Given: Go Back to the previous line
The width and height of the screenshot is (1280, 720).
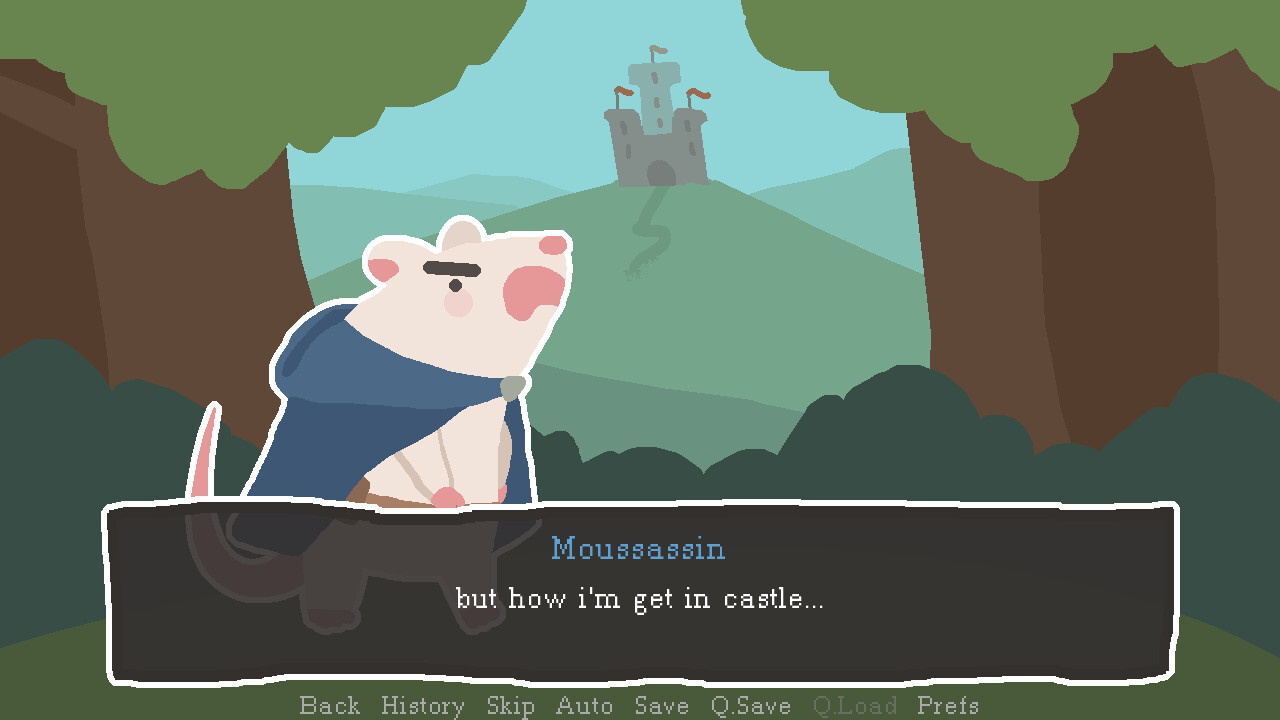Looking at the screenshot, I should coord(330,705).
